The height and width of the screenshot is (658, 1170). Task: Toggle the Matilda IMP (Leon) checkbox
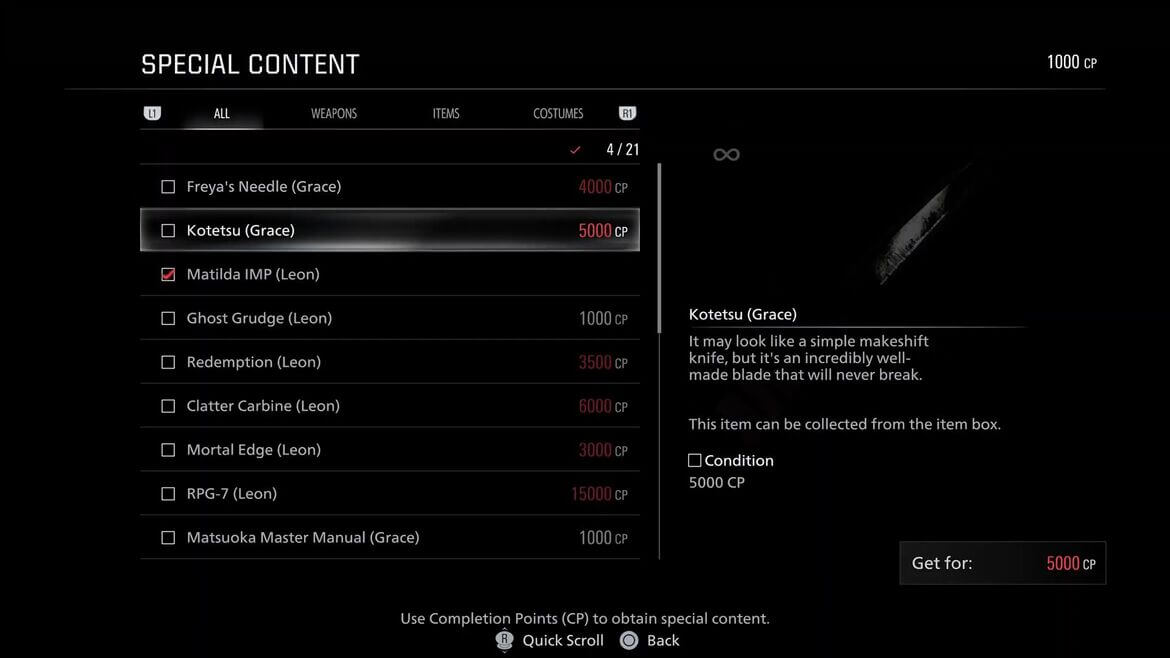tap(168, 275)
